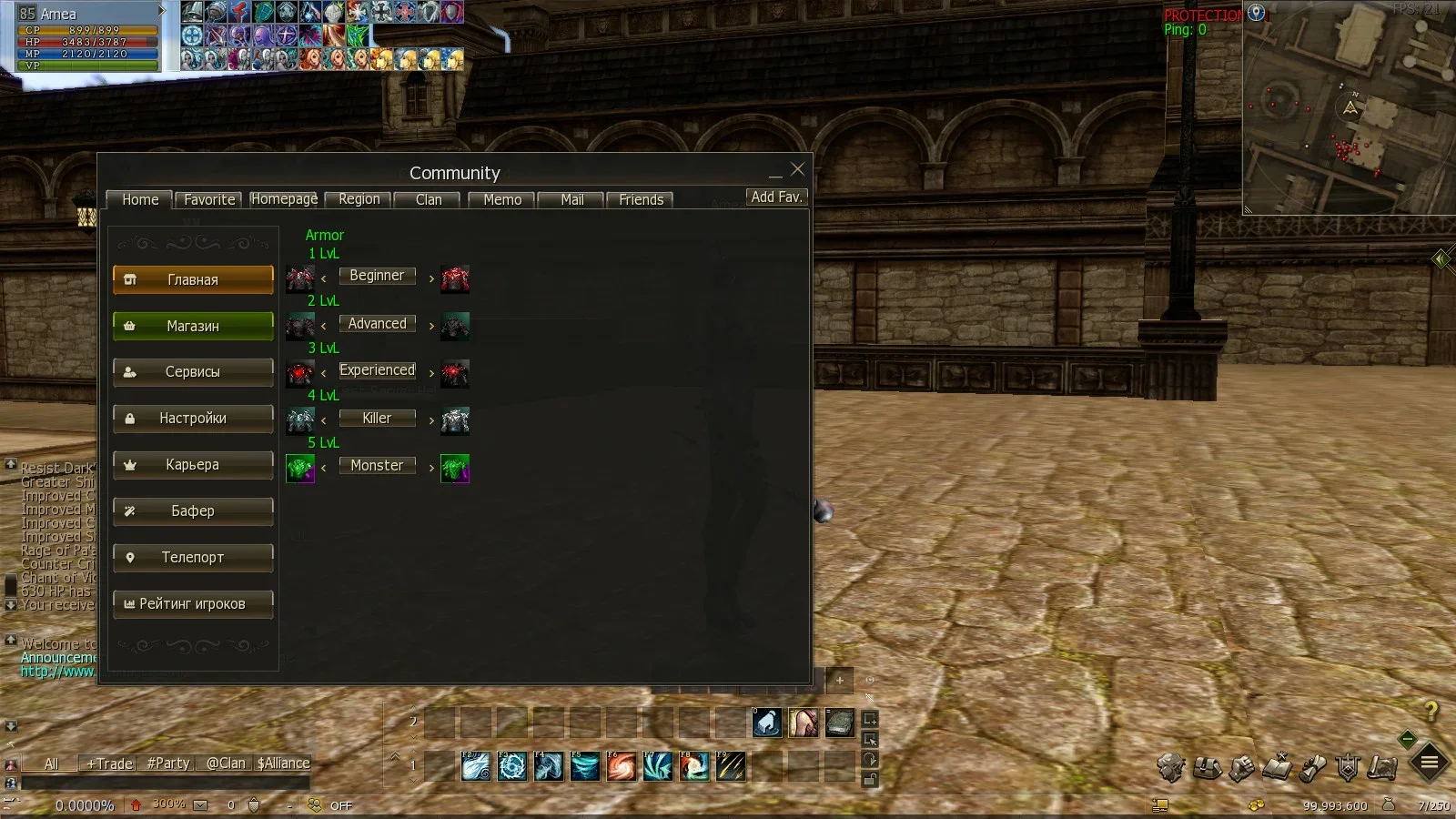This screenshot has height=819, width=1456.
Task: Open the Главная menu entry
Action: click(193, 280)
